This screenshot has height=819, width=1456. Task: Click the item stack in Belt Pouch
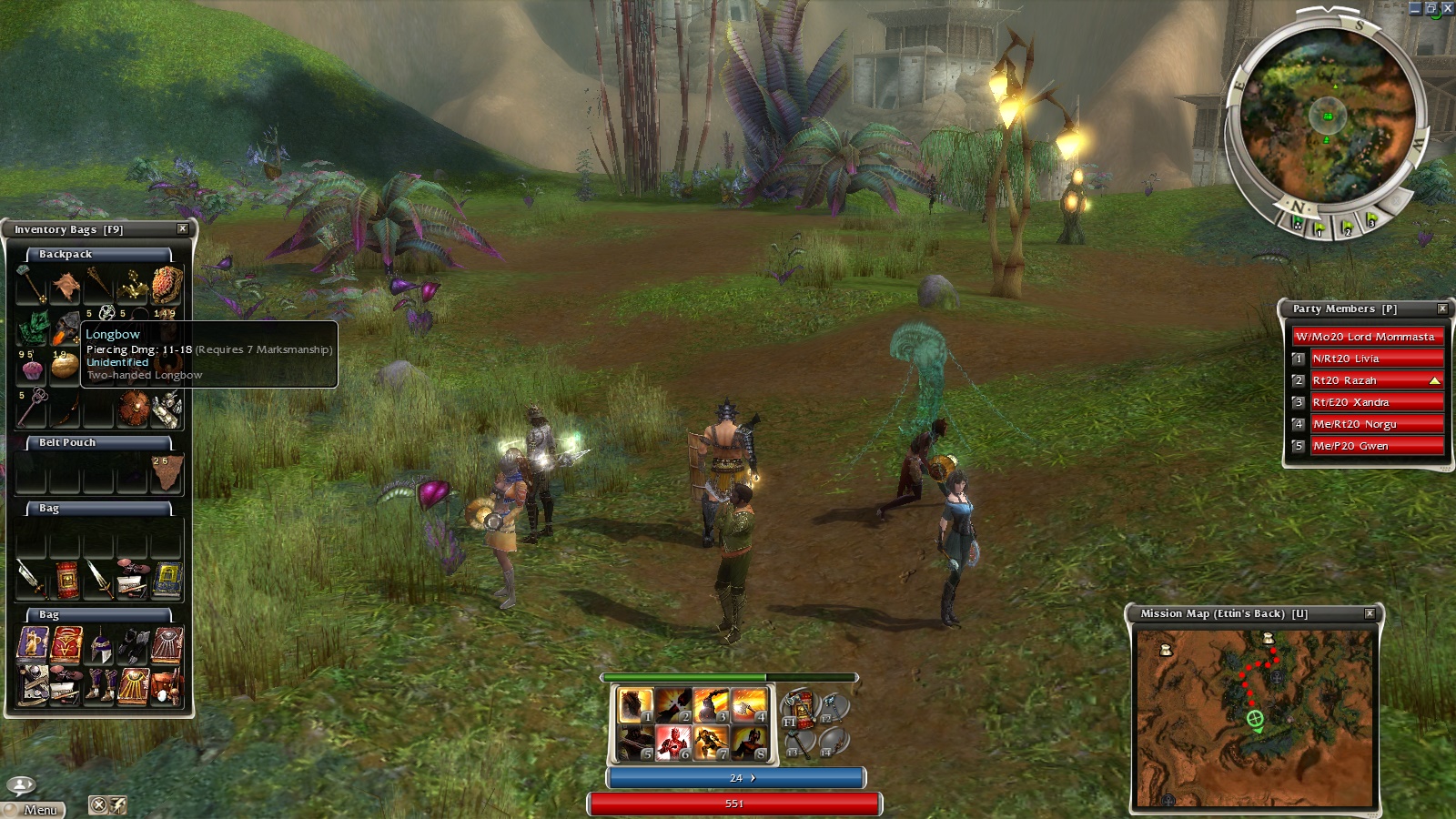pyautogui.click(x=167, y=473)
